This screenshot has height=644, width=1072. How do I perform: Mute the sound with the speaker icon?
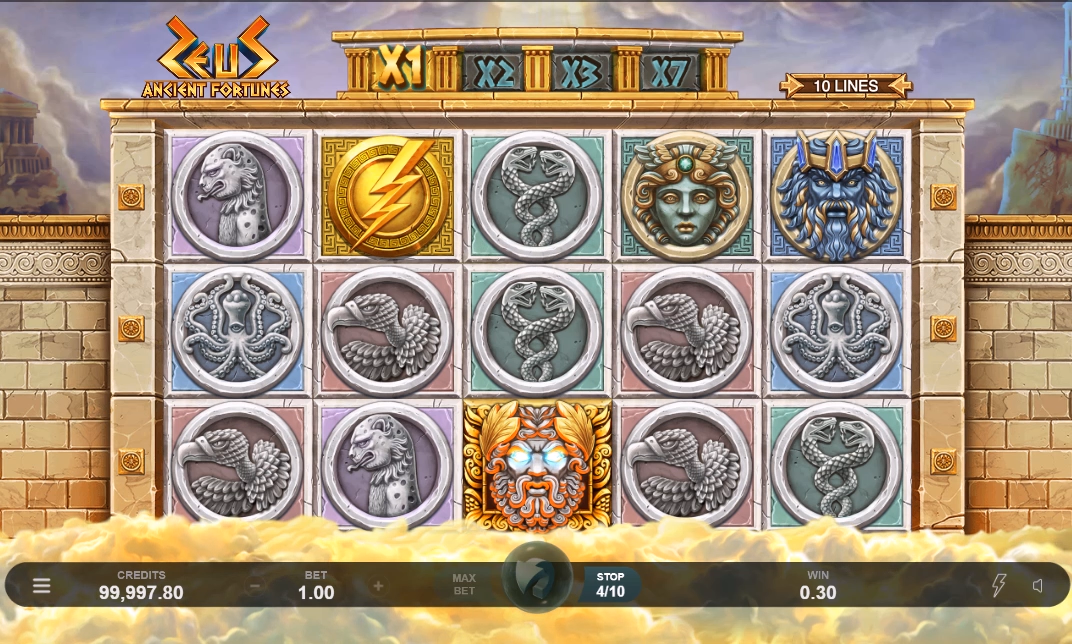coord(1038,586)
